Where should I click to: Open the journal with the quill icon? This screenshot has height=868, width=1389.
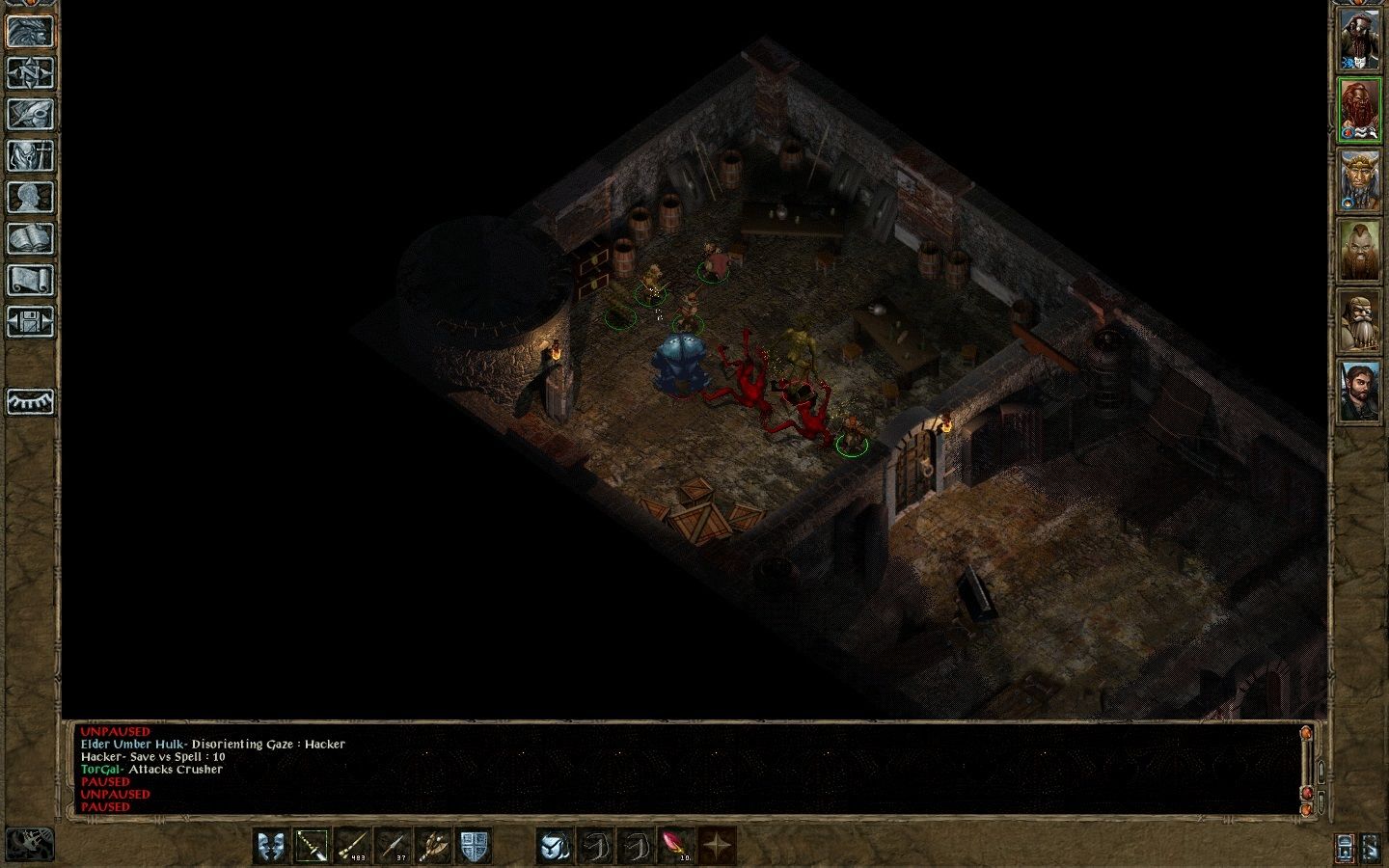30,114
